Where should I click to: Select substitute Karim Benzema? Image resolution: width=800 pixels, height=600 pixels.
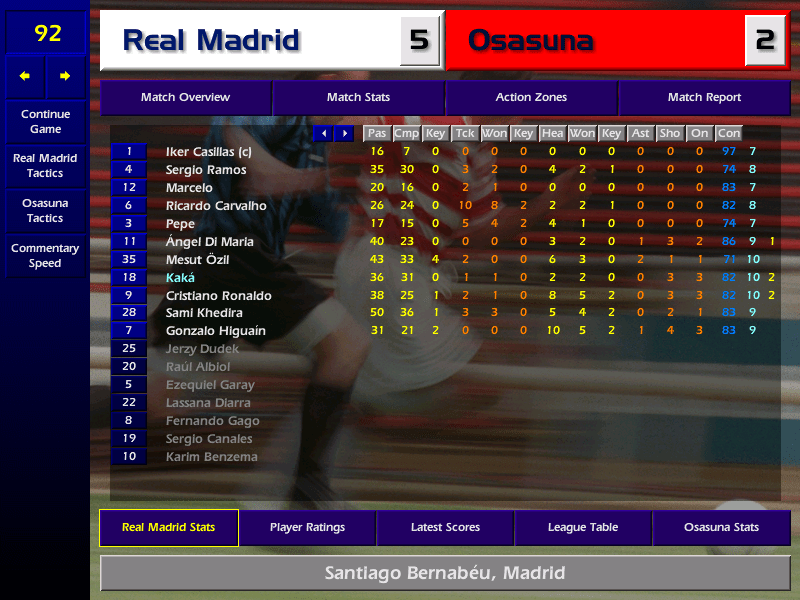(x=211, y=457)
